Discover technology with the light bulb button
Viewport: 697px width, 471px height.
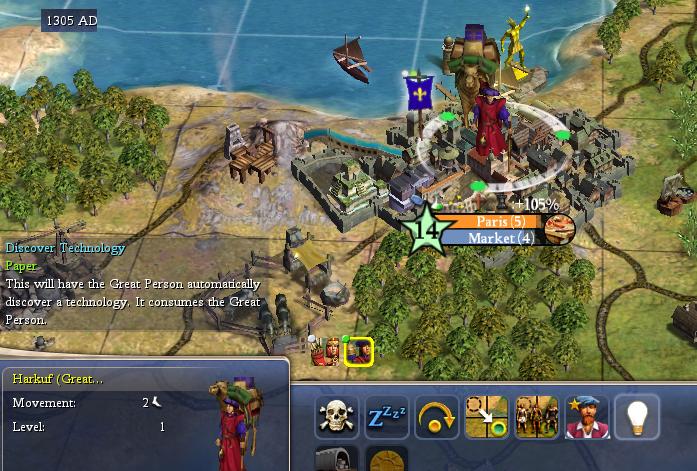coord(637,417)
